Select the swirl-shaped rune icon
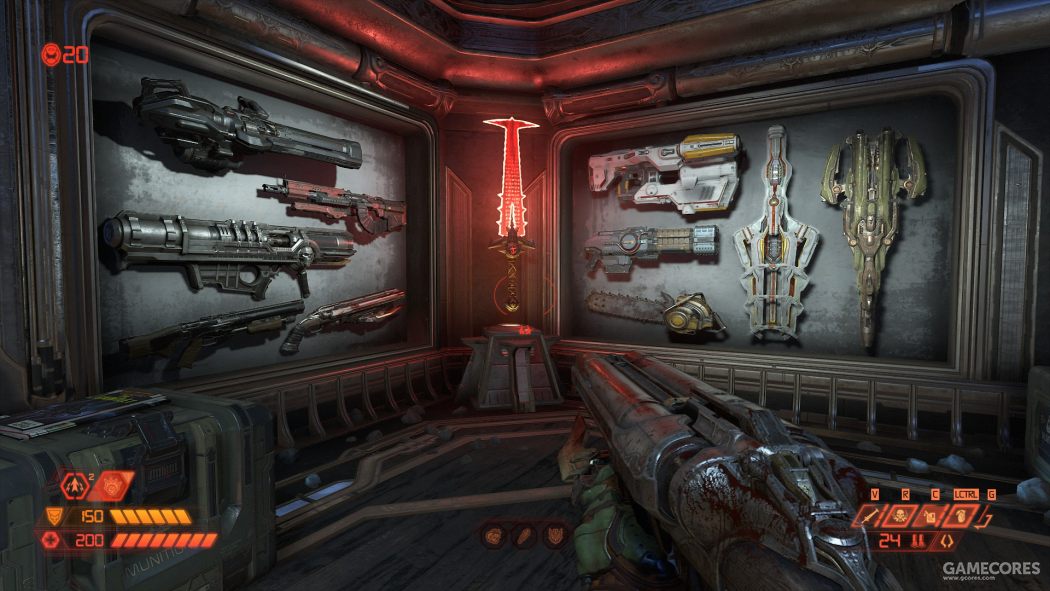The image size is (1050, 591). tap(494, 537)
